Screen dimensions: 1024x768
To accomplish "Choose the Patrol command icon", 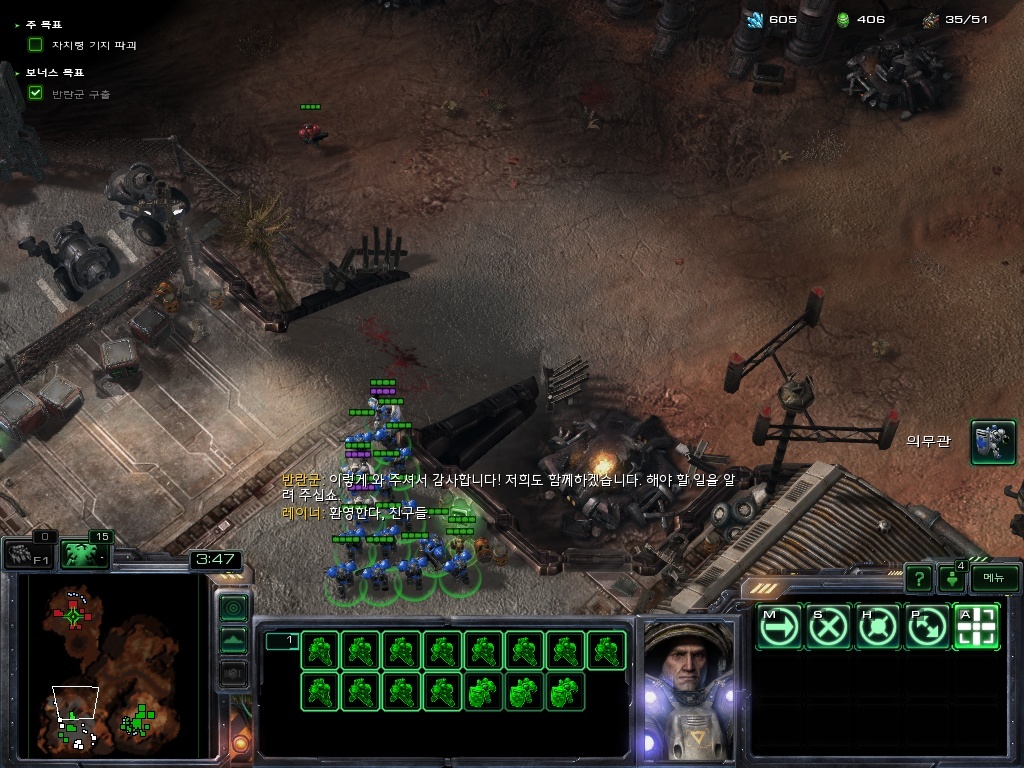I will [x=927, y=627].
